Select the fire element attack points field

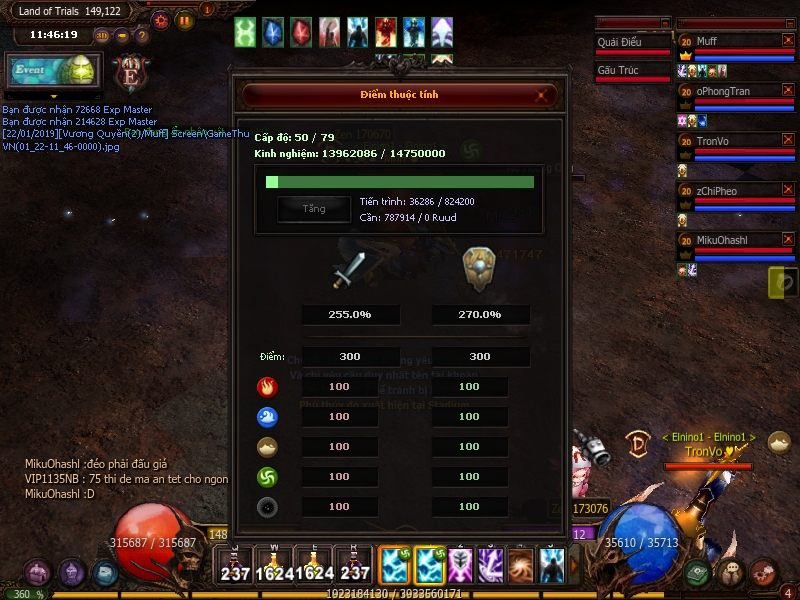339,386
